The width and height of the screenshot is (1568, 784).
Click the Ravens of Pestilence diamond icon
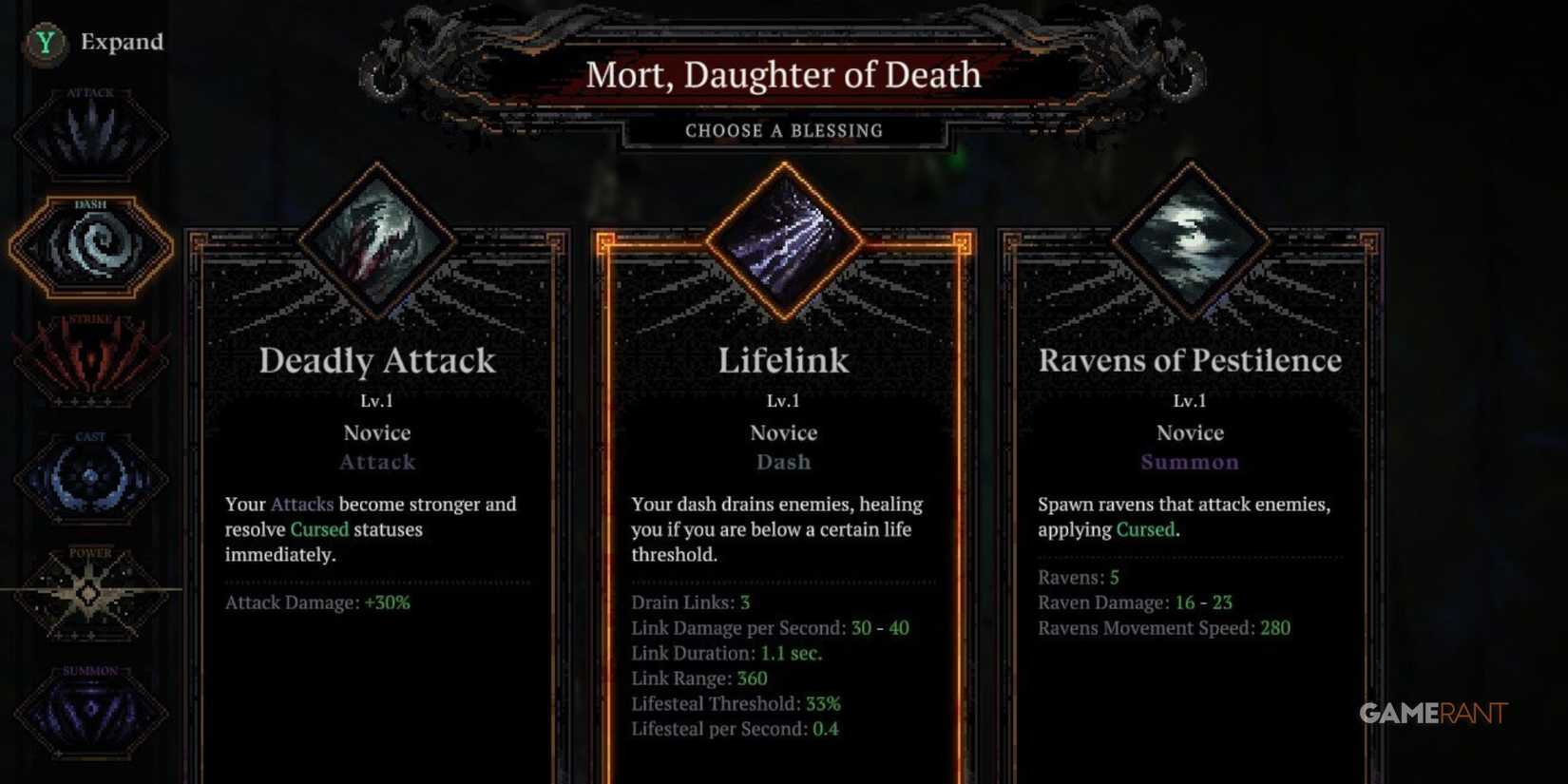pyautogui.click(x=1191, y=239)
